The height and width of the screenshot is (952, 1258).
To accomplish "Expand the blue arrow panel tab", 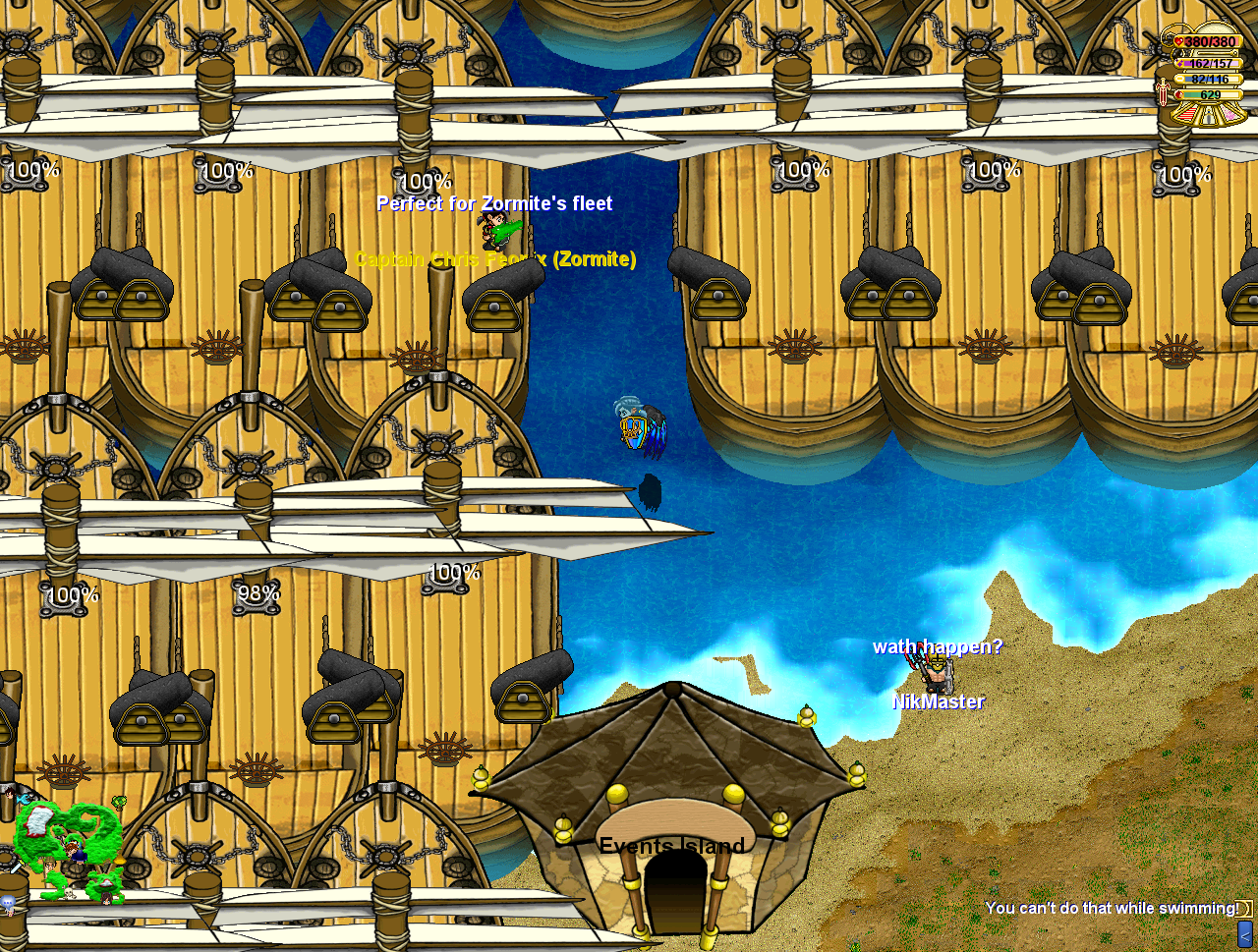I will tap(1244, 932).
